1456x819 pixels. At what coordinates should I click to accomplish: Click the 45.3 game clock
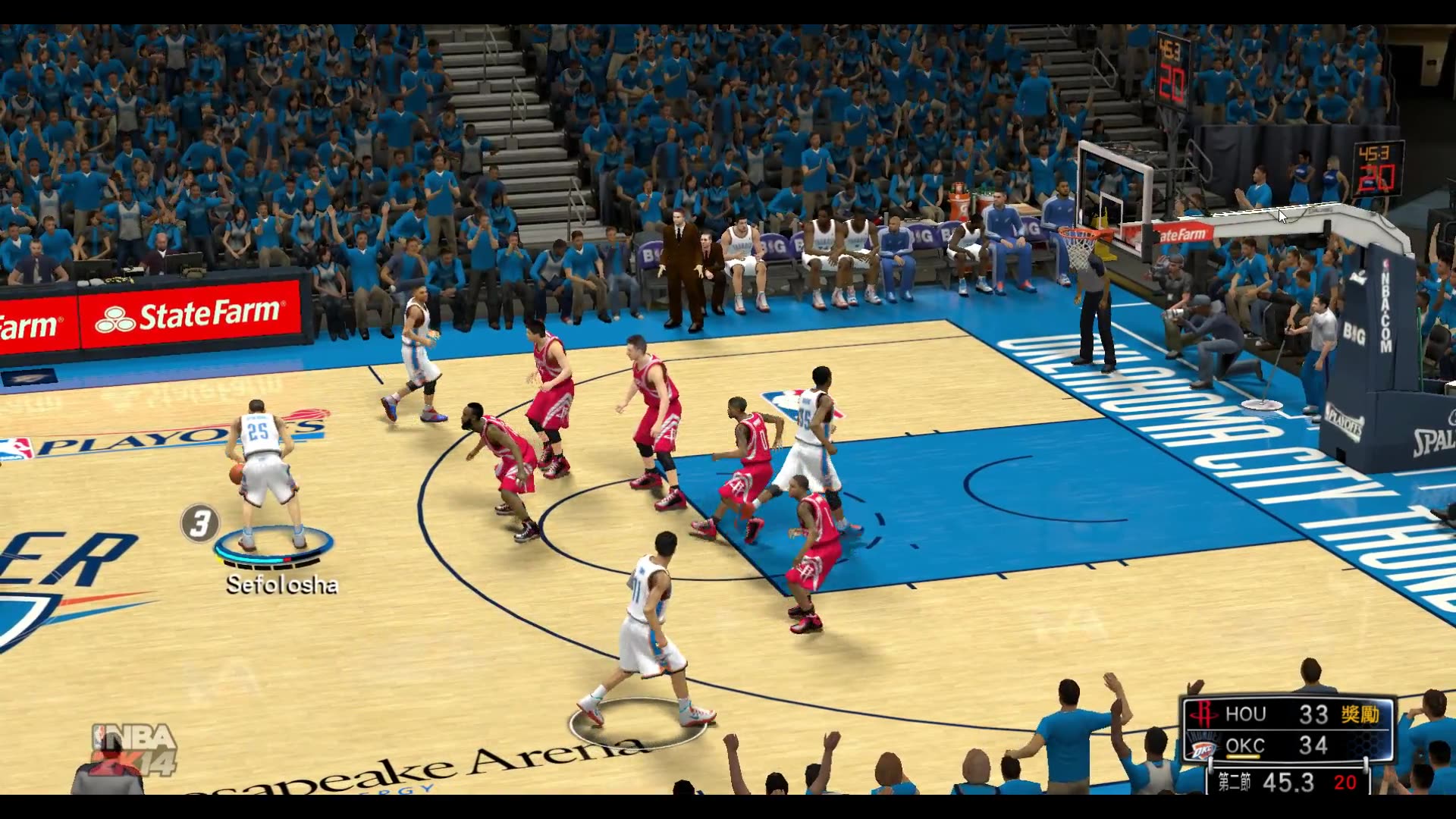1288,783
